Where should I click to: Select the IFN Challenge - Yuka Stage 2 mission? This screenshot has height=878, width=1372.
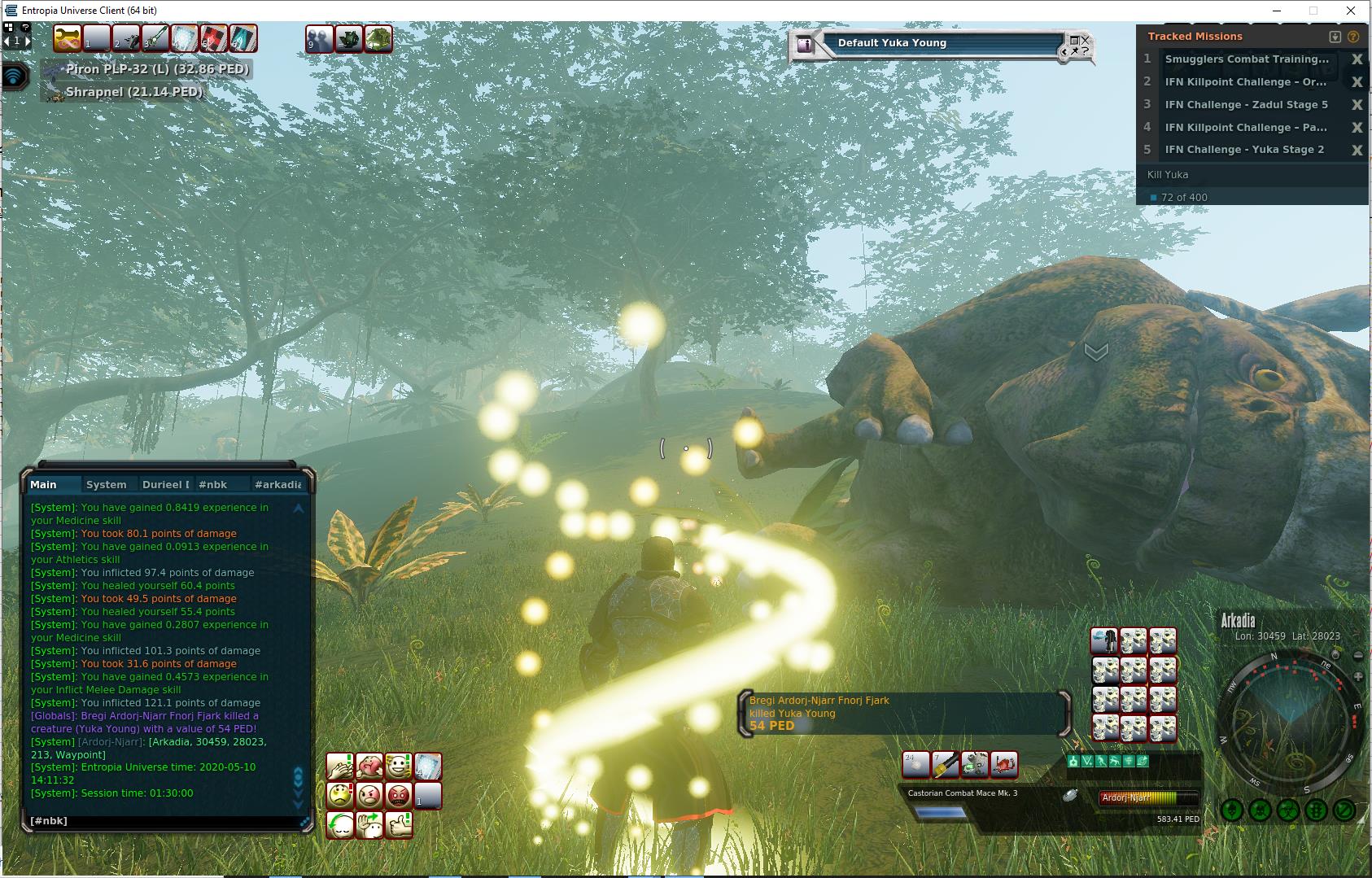(x=1244, y=150)
